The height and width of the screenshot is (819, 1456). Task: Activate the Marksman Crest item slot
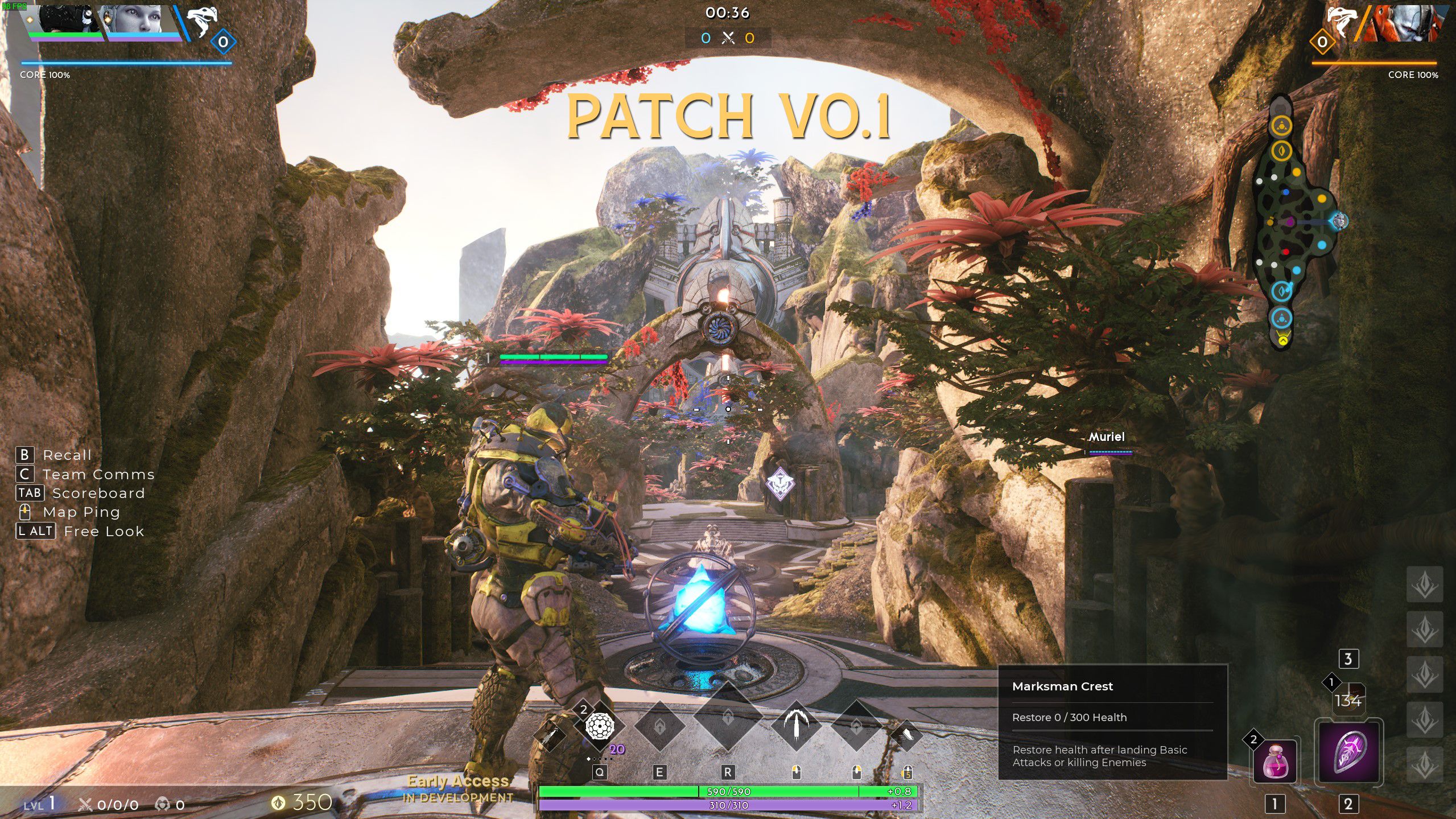[1348, 751]
